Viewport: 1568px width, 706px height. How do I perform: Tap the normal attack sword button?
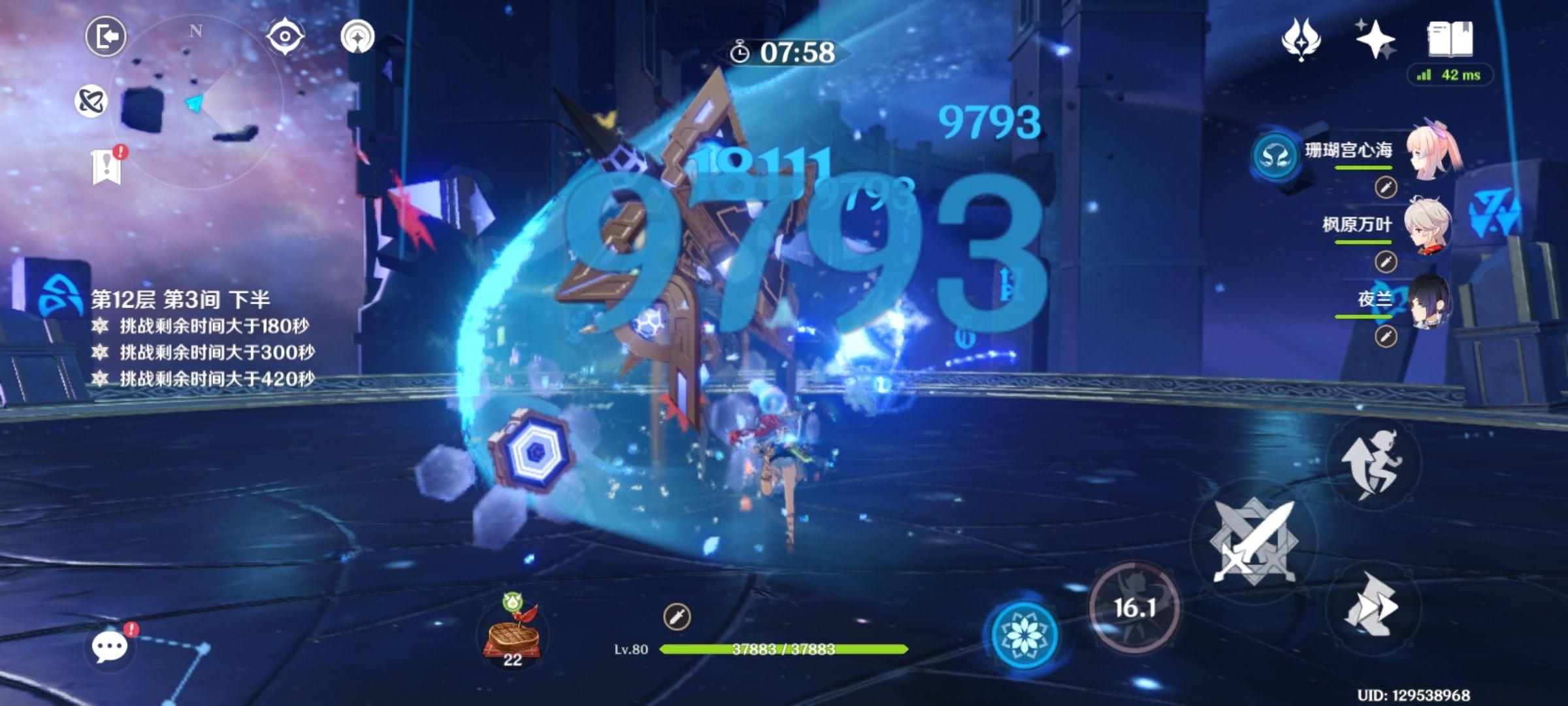(1253, 541)
